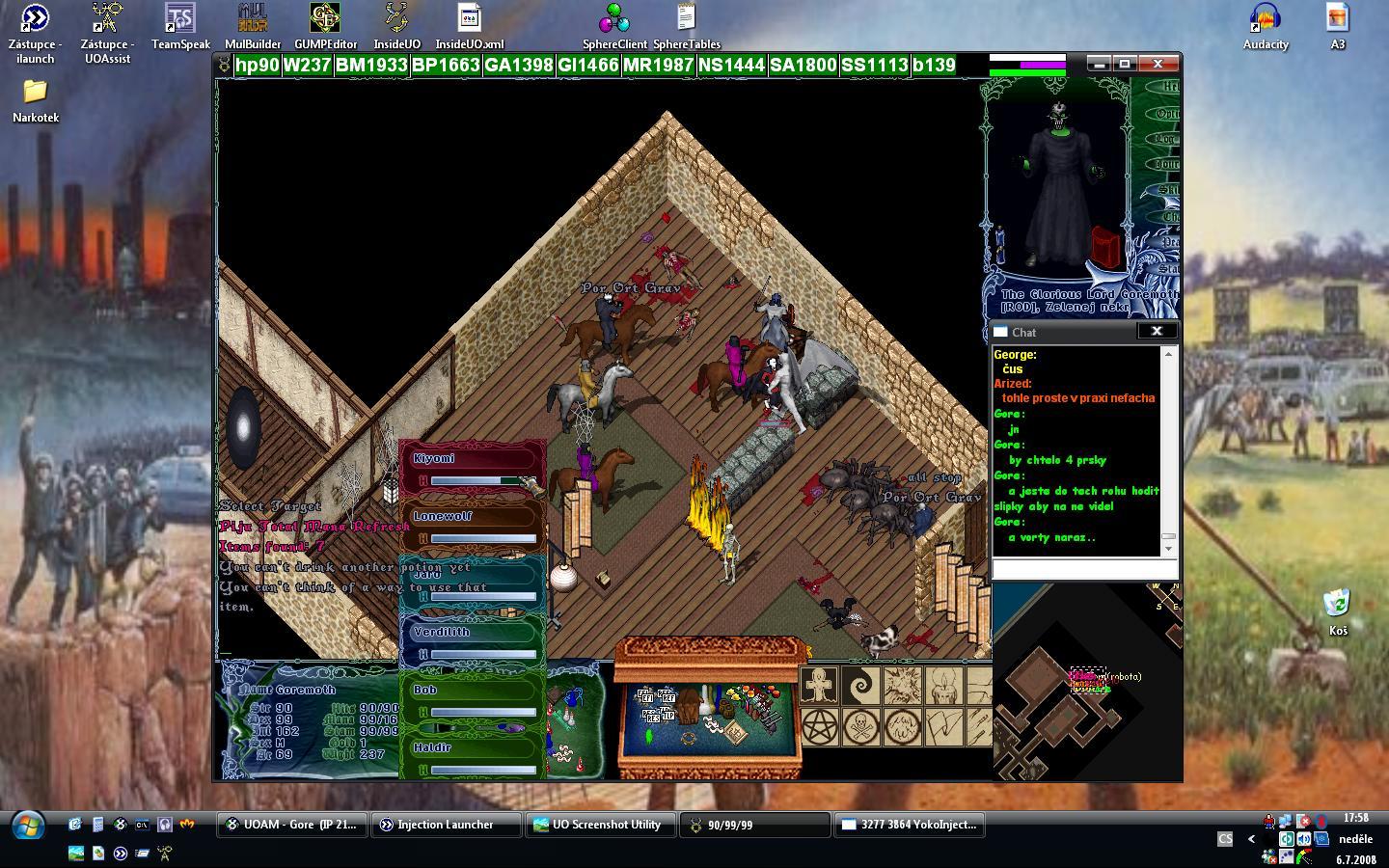Activate the pentagram spell icon

click(x=820, y=726)
